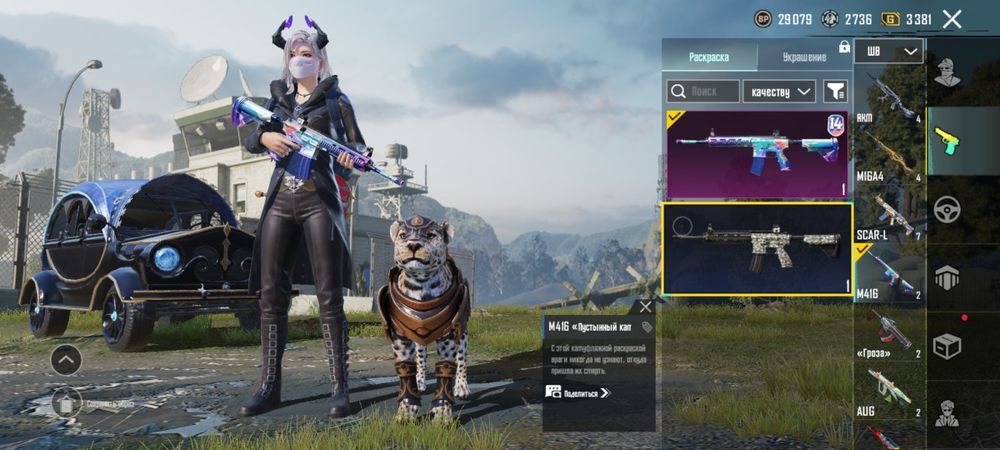Viewport: 1000px width, 450px height.
Task: Open the ШВ weapon type dropdown
Action: coord(892,51)
